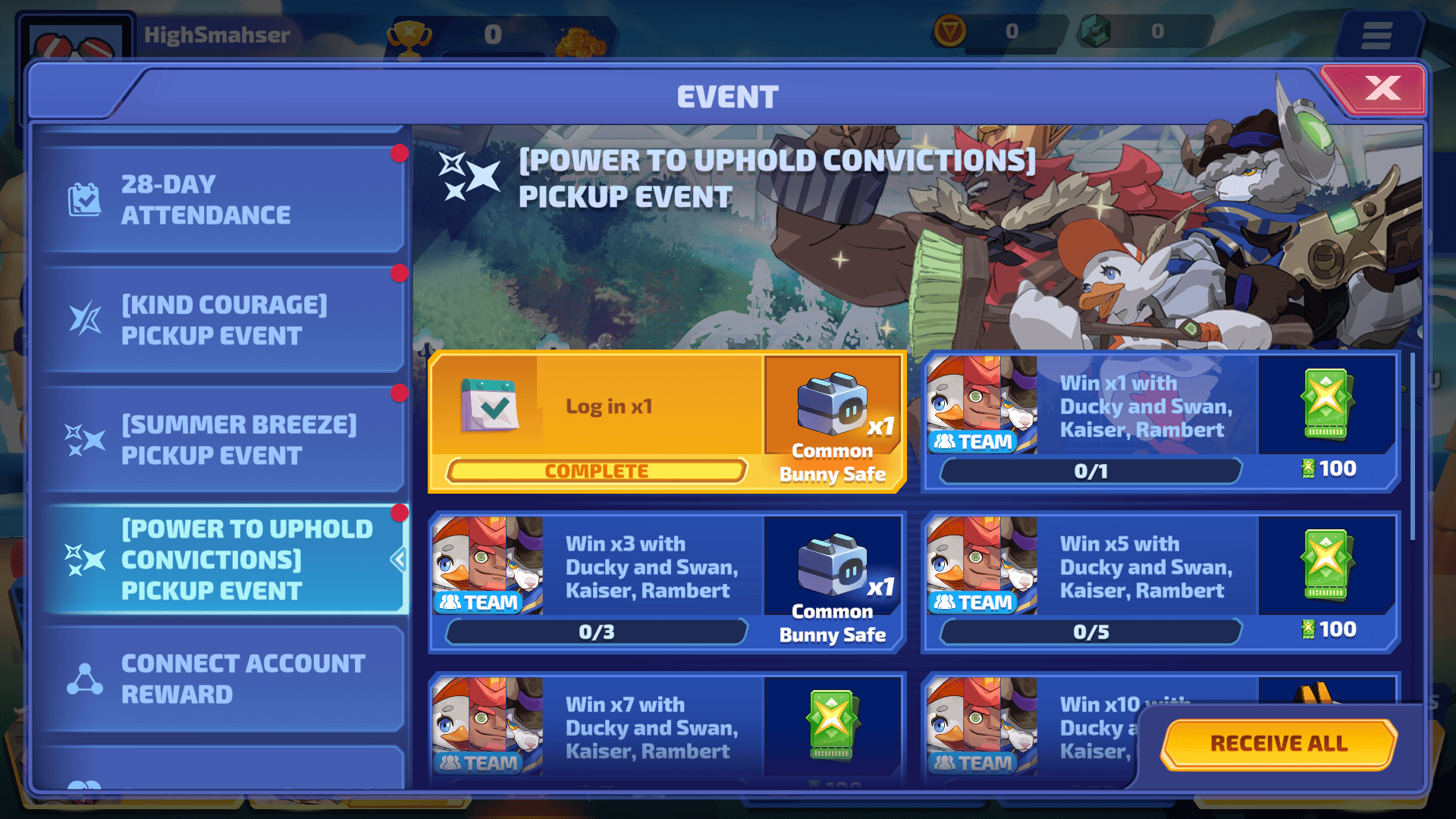Switch to Kind Courage Pickup Event
1456x819 pixels.
[220, 320]
